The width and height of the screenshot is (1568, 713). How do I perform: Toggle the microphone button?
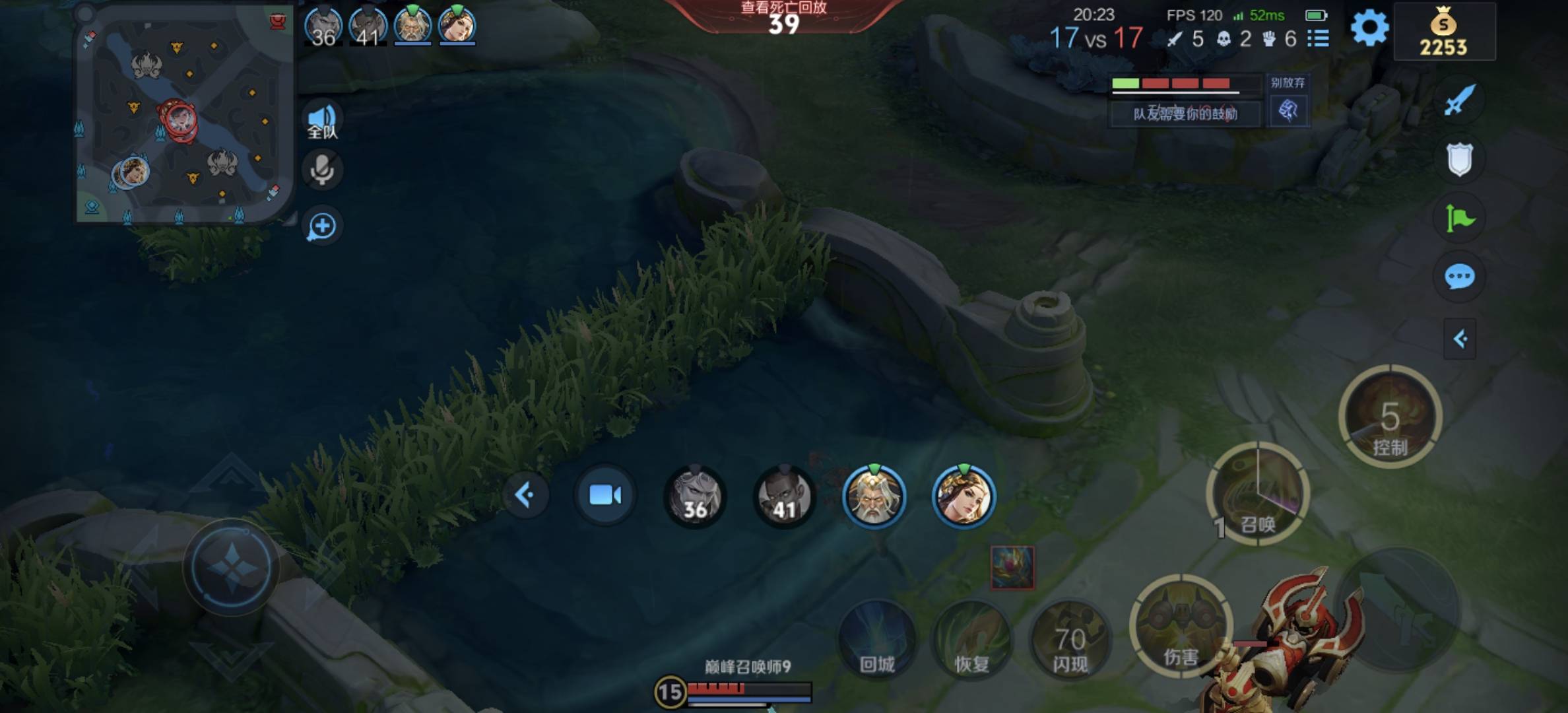[x=322, y=170]
